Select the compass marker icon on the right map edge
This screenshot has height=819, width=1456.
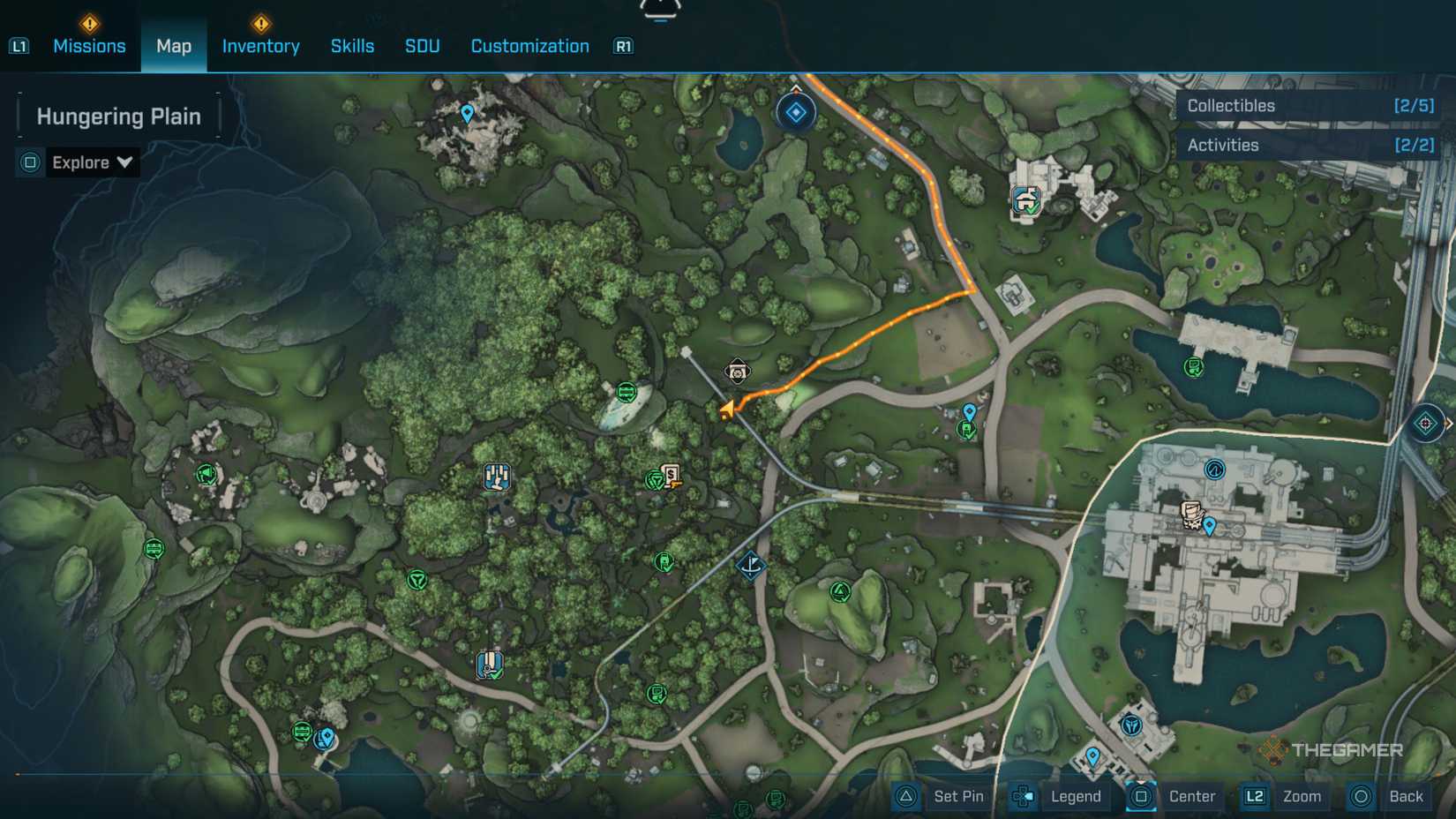pyautogui.click(x=1428, y=424)
